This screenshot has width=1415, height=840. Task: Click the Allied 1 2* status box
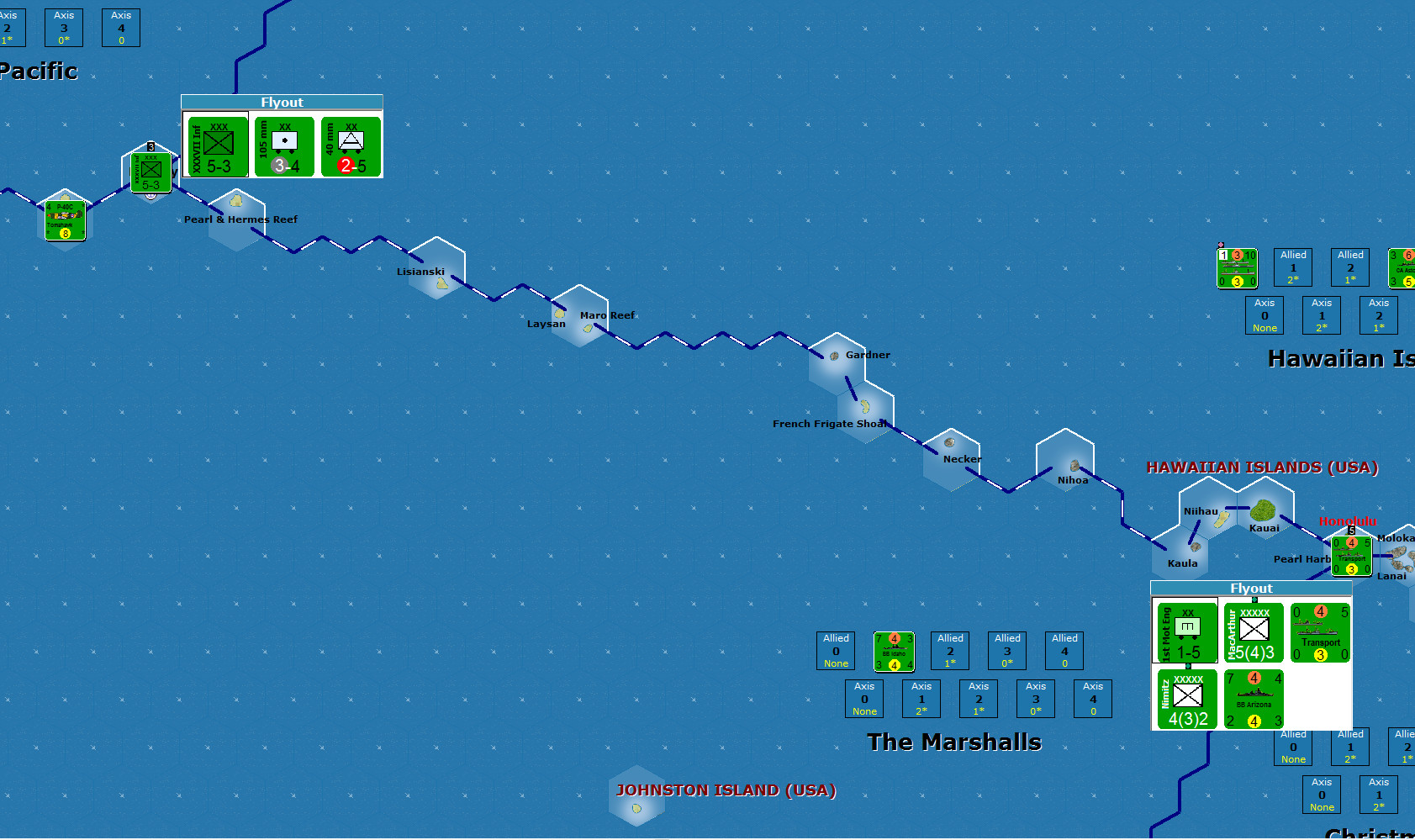[1293, 267]
